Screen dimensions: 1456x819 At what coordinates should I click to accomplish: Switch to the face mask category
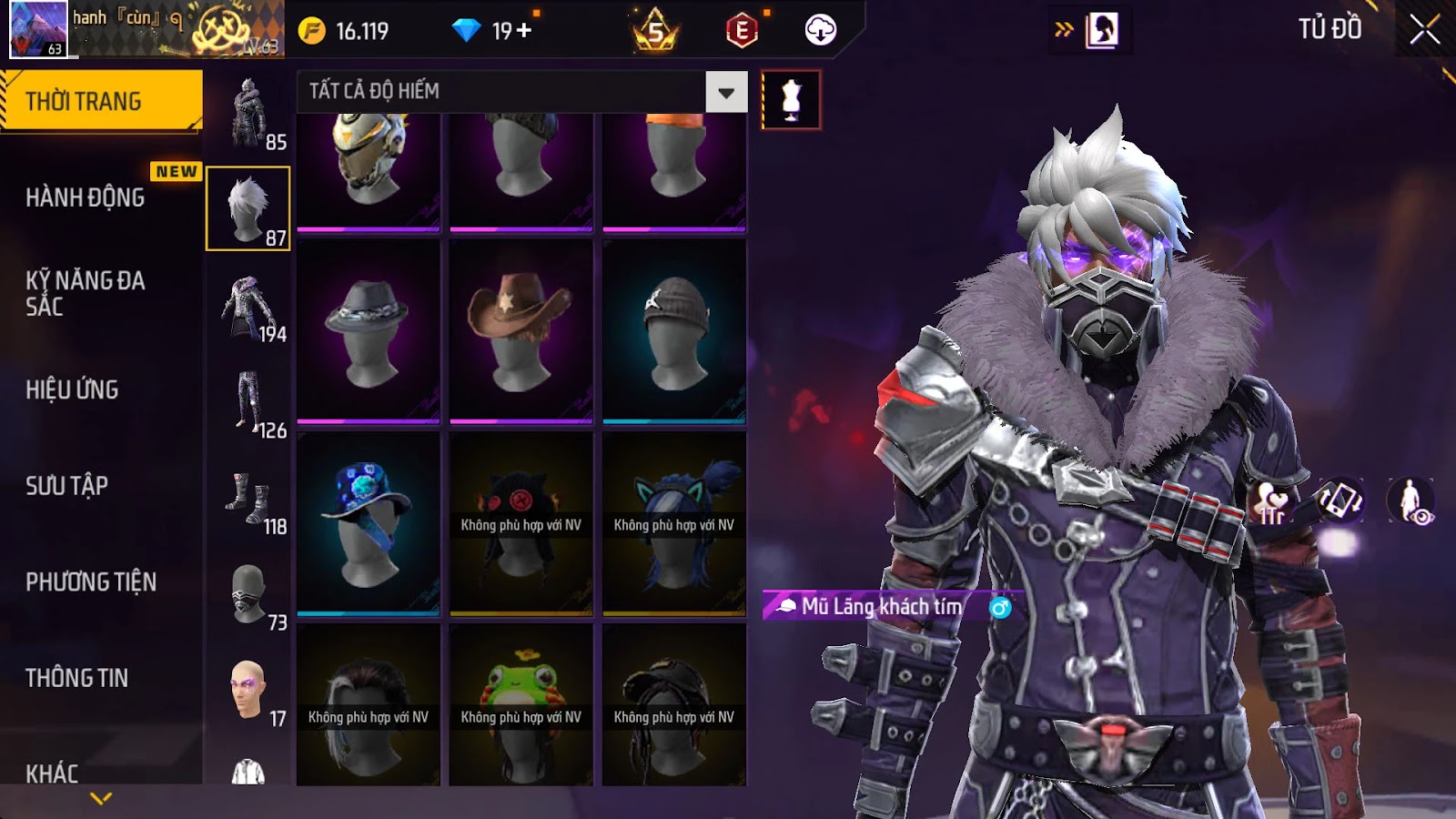pyautogui.click(x=249, y=596)
